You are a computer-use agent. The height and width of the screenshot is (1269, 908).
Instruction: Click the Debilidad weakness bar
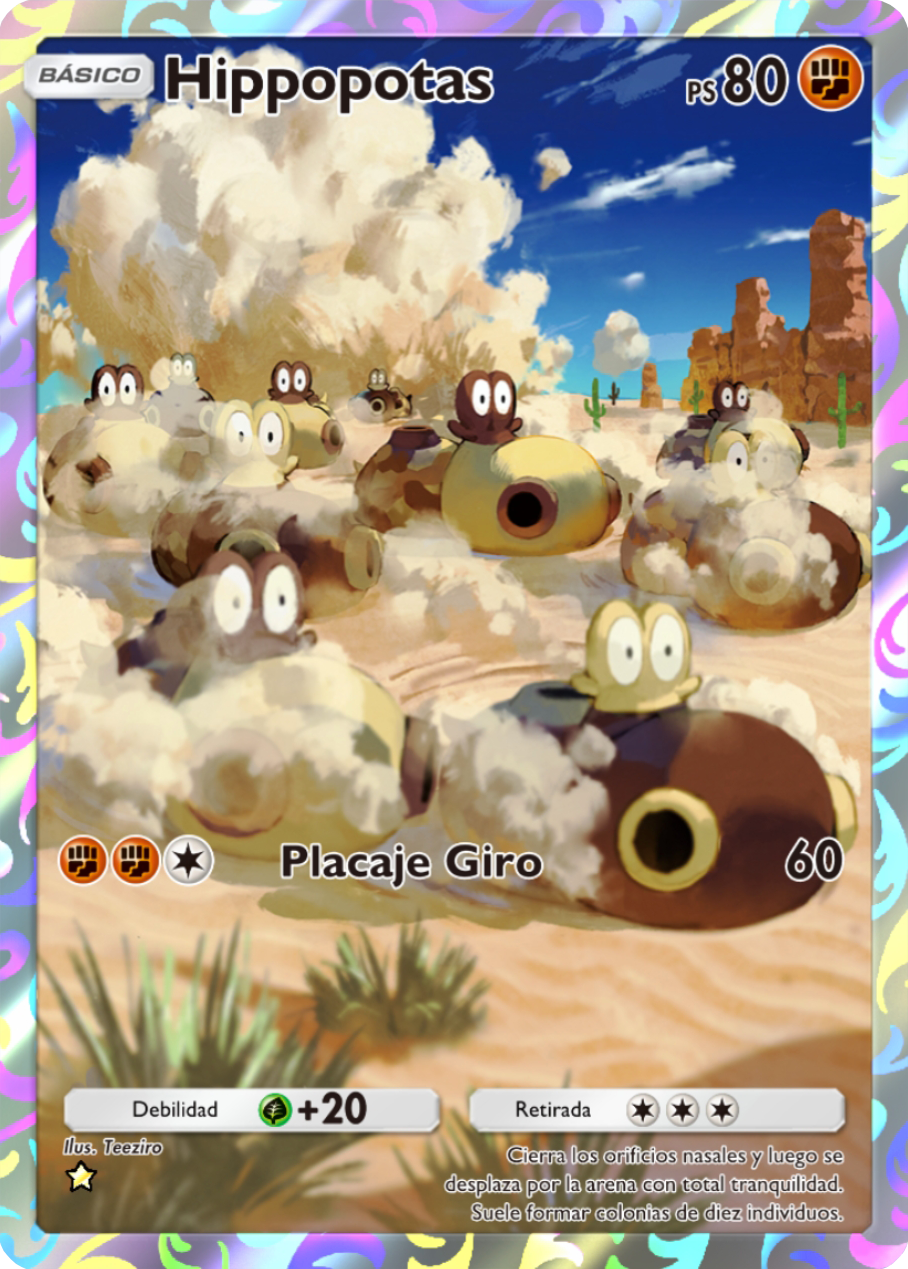pyautogui.click(x=251, y=1109)
